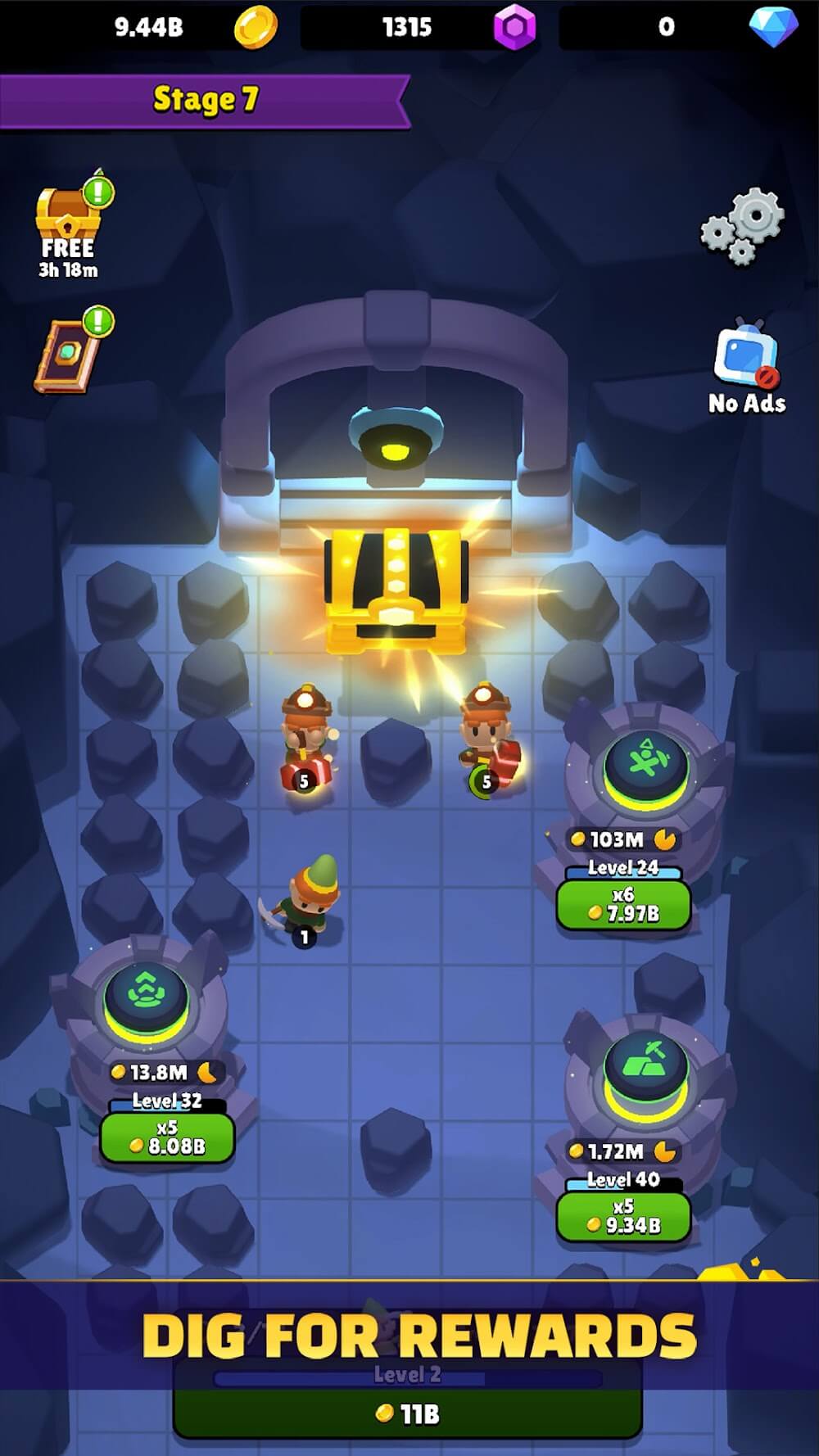This screenshot has width=819, height=1456.
Task: Buy the x5 upgrade costing 8.08B
Action: [167, 1137]
